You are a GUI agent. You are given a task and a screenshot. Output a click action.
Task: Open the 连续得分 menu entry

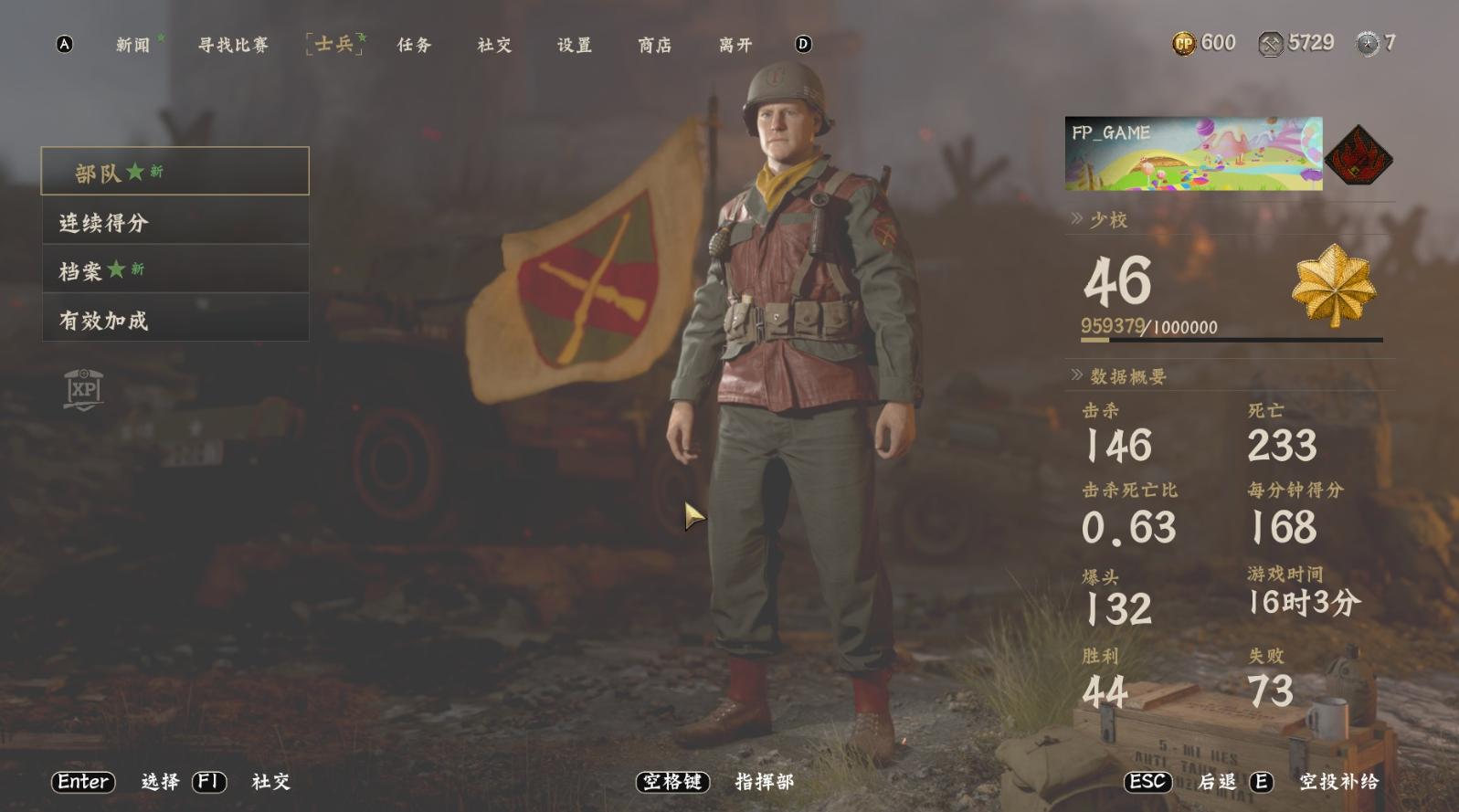point(175,222)
